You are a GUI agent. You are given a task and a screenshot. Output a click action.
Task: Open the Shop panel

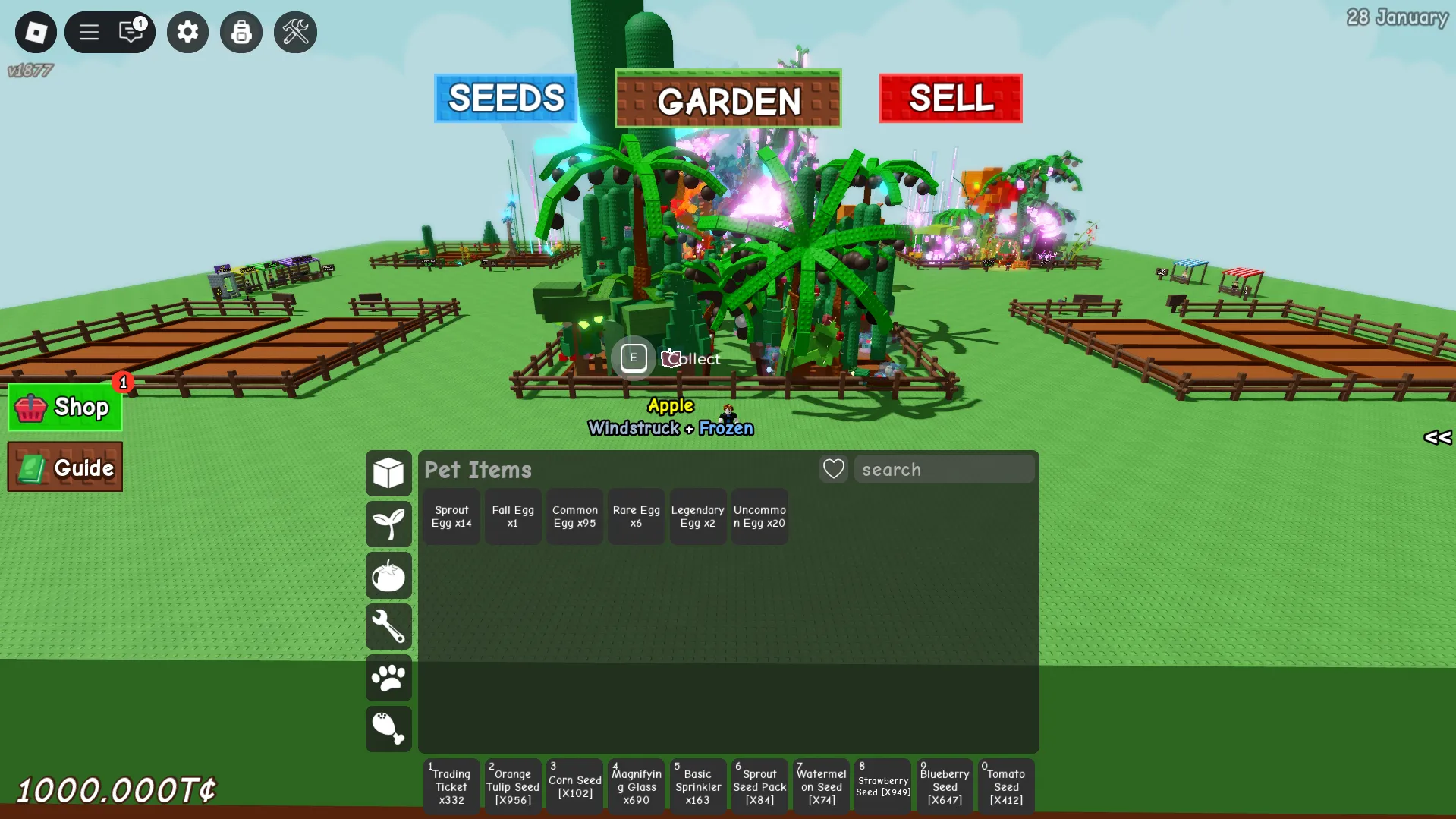pyautogui.click(x=64, y=407)
